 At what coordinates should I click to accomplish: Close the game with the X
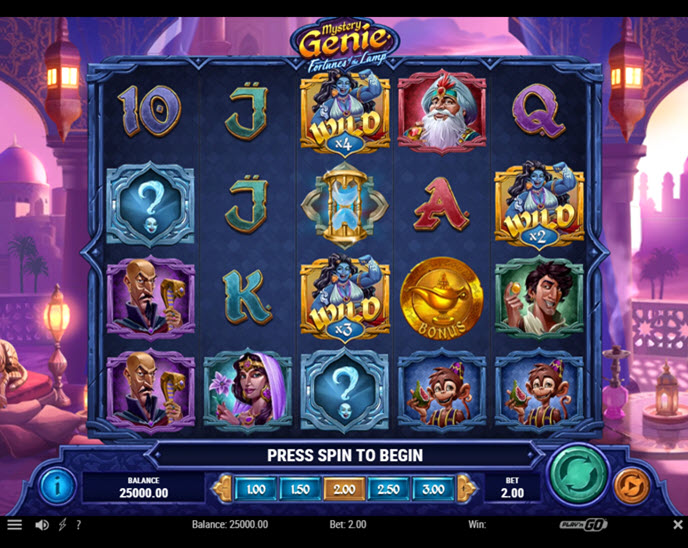(677, 524)
